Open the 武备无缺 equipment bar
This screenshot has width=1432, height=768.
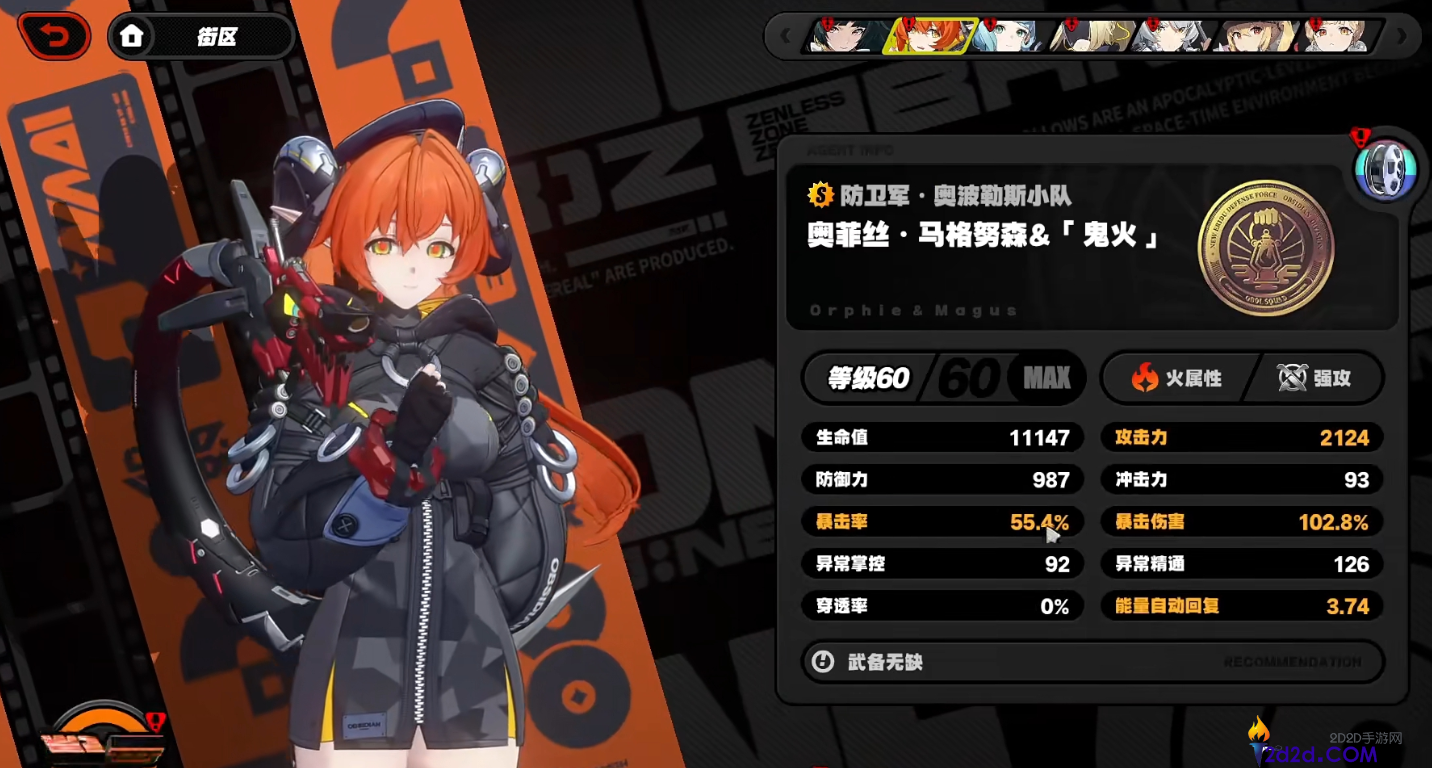(x=1093, y=662)
